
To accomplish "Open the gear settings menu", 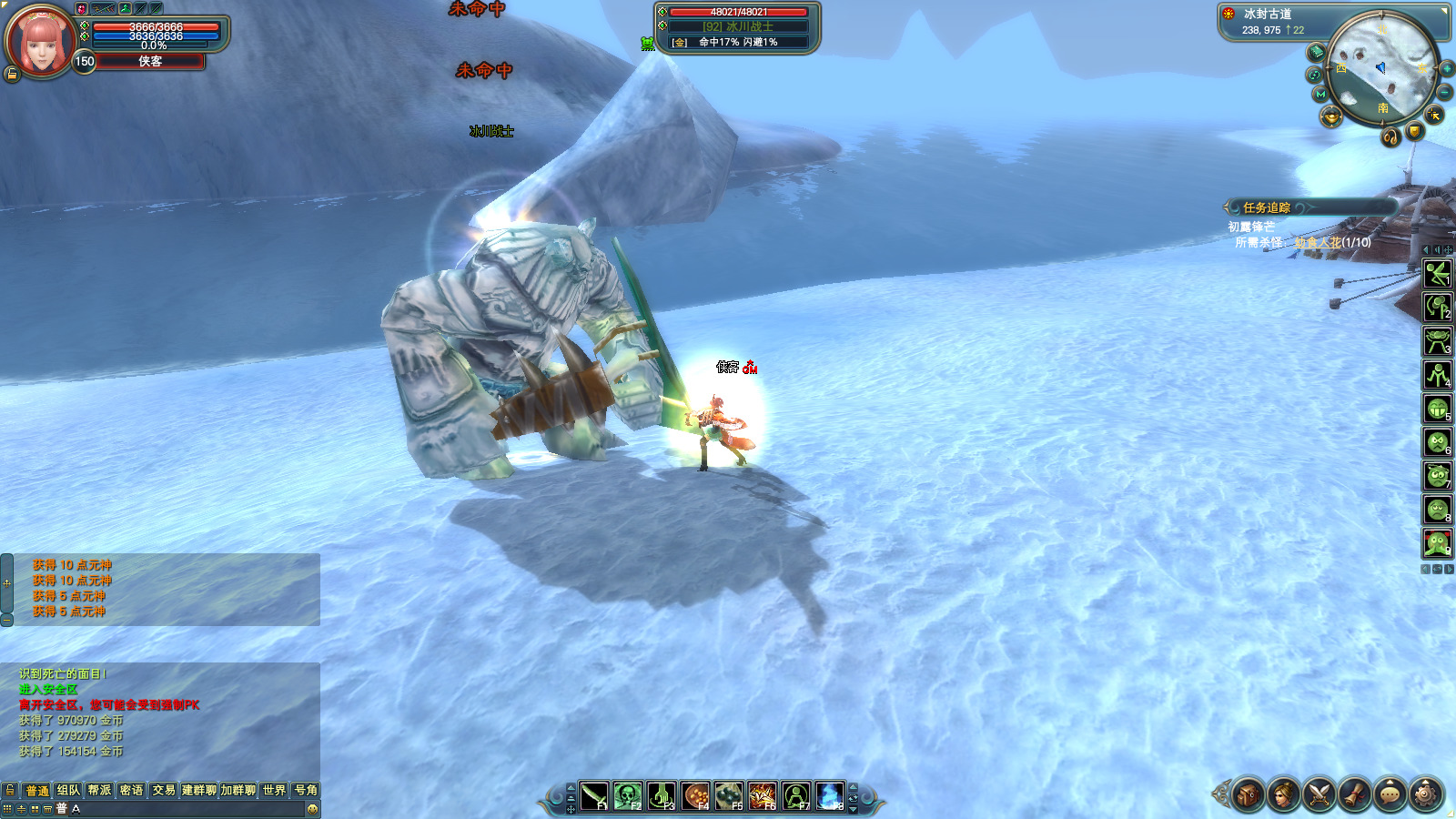I will [1426, 794].
